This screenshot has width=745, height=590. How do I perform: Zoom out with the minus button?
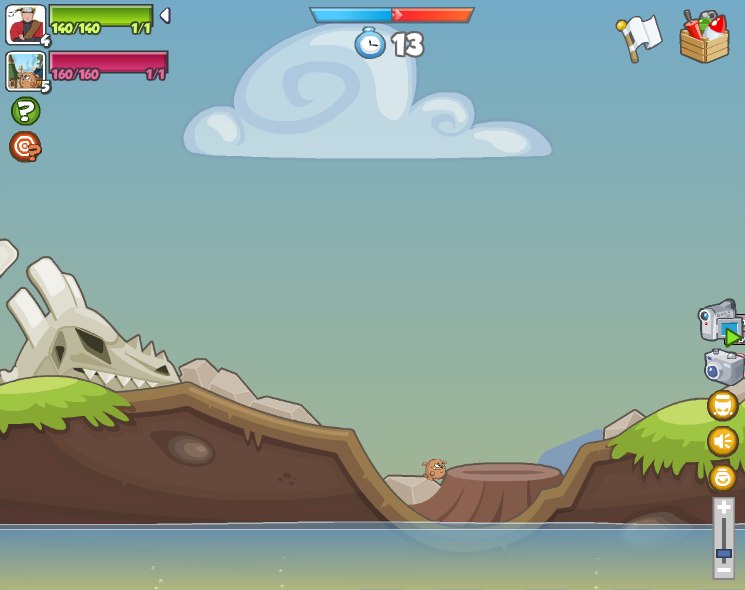723,571
